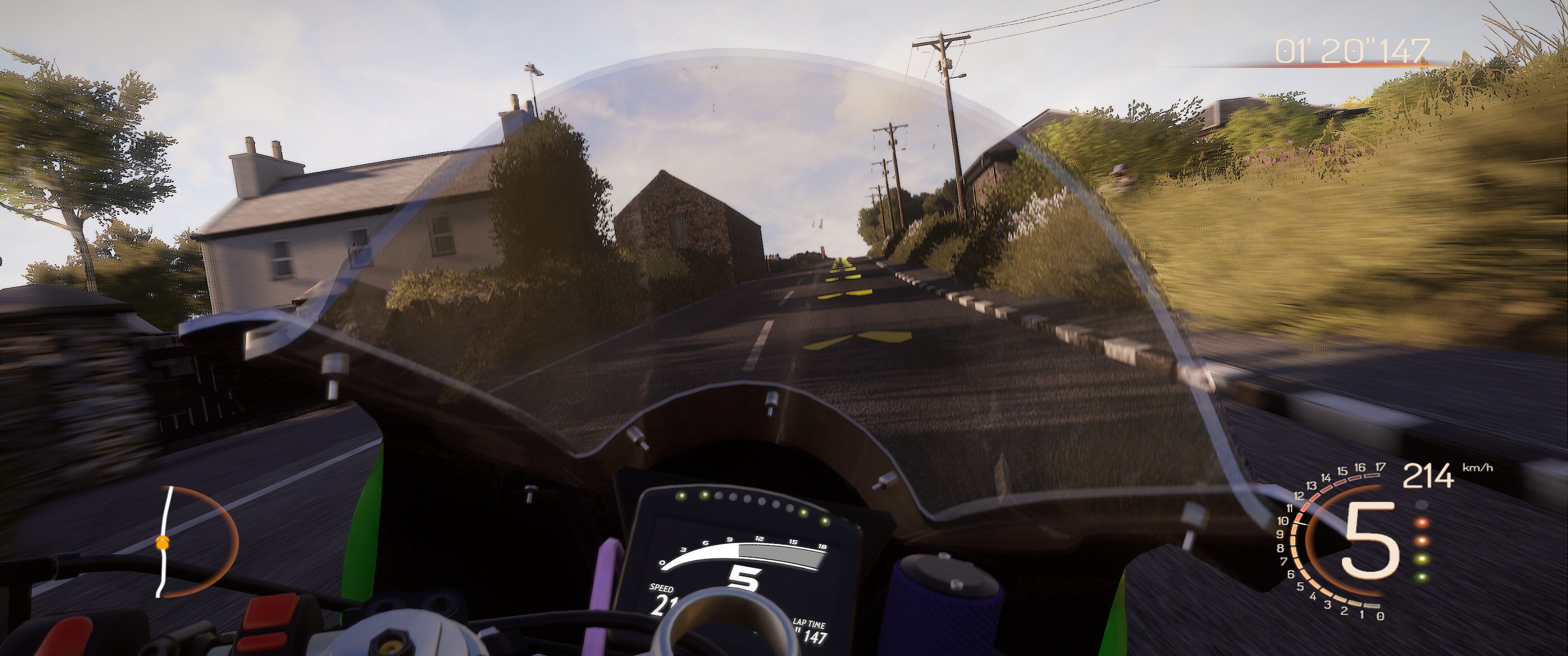Select the orange rider marker on the track map

pos(162,543)
